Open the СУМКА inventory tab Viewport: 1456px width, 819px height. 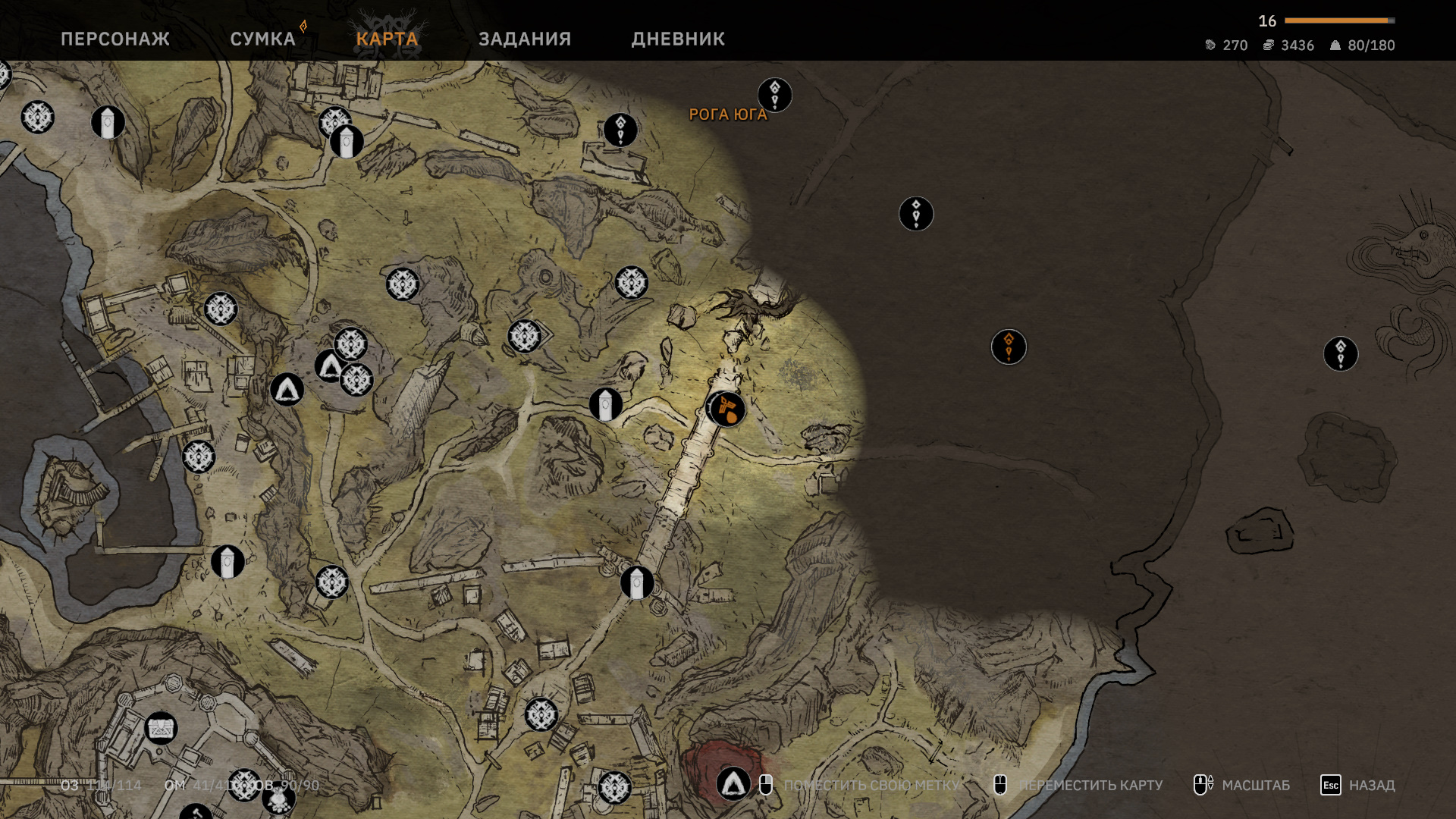coord(262,39)
